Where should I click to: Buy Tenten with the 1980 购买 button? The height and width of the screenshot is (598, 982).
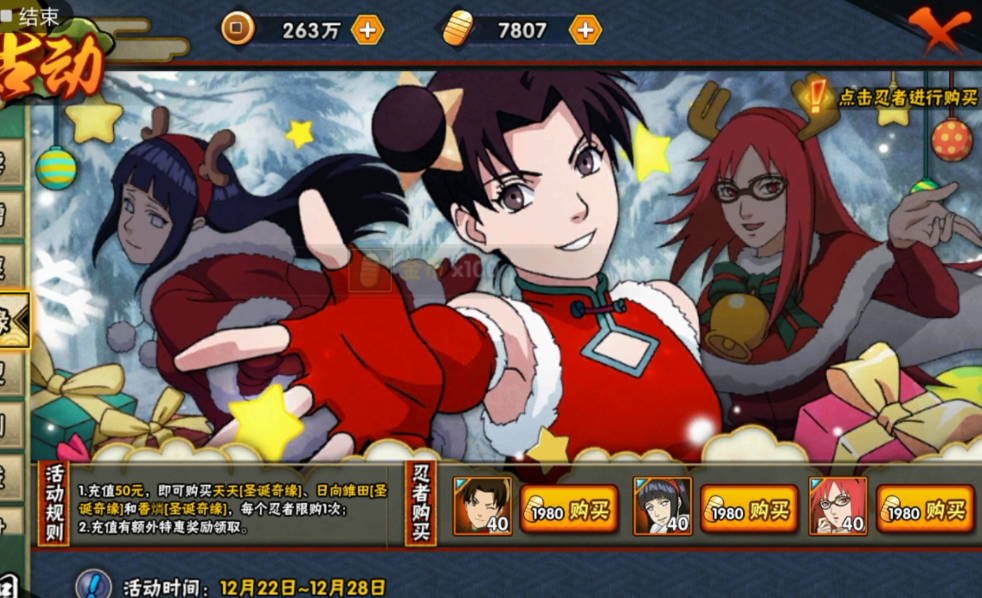point(569,512)
